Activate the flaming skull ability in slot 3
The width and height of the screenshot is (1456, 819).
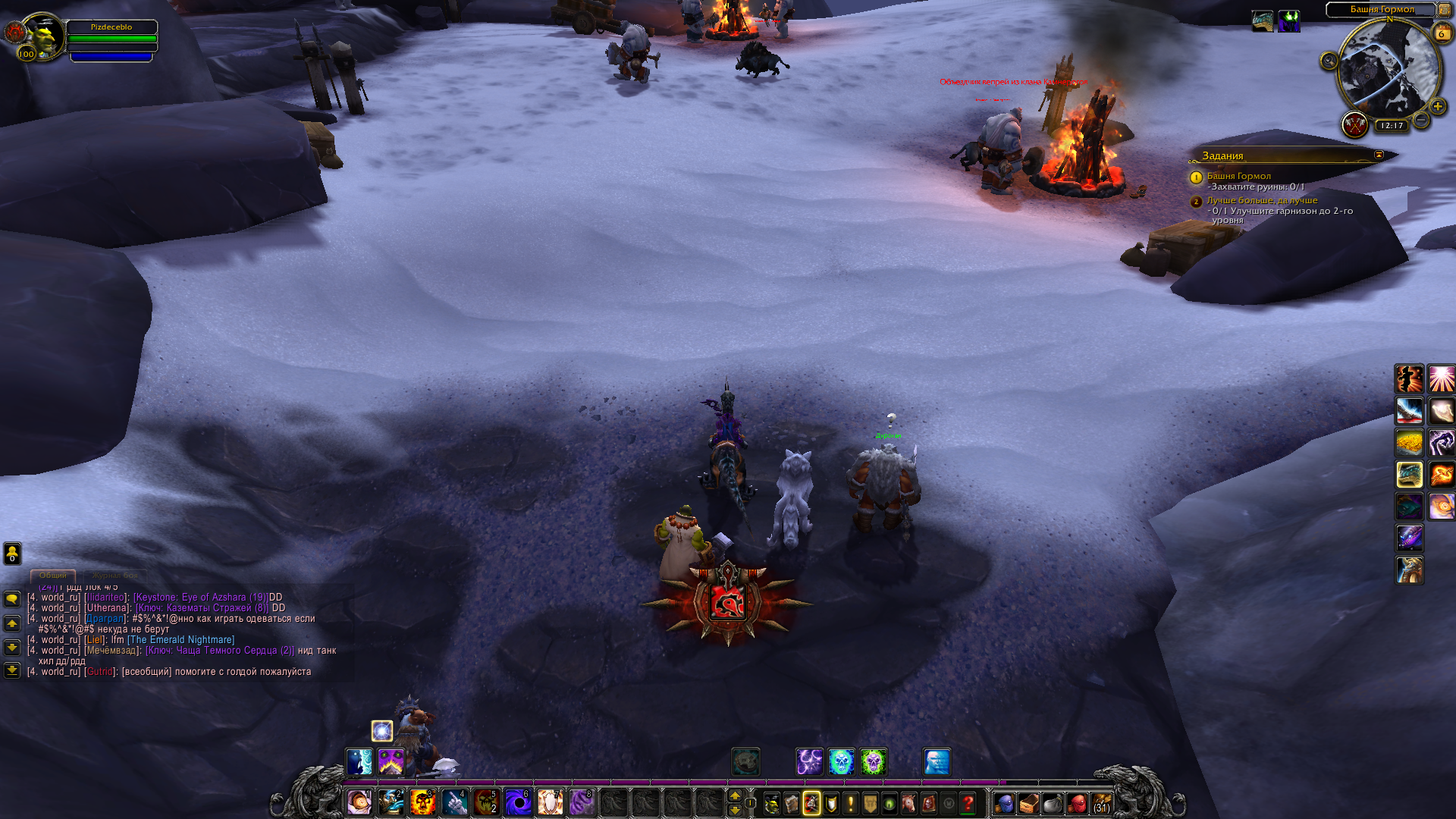coord(422,802)
